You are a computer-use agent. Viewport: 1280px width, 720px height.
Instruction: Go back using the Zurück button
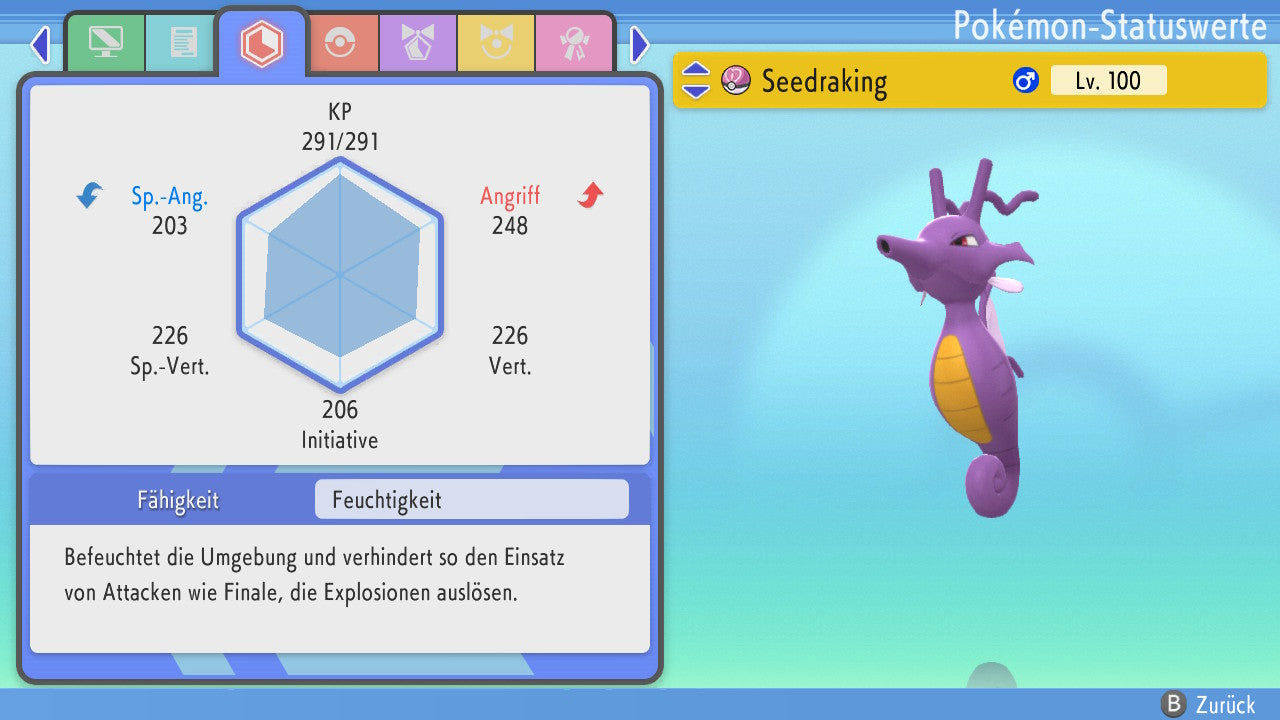coord(1209,704)
